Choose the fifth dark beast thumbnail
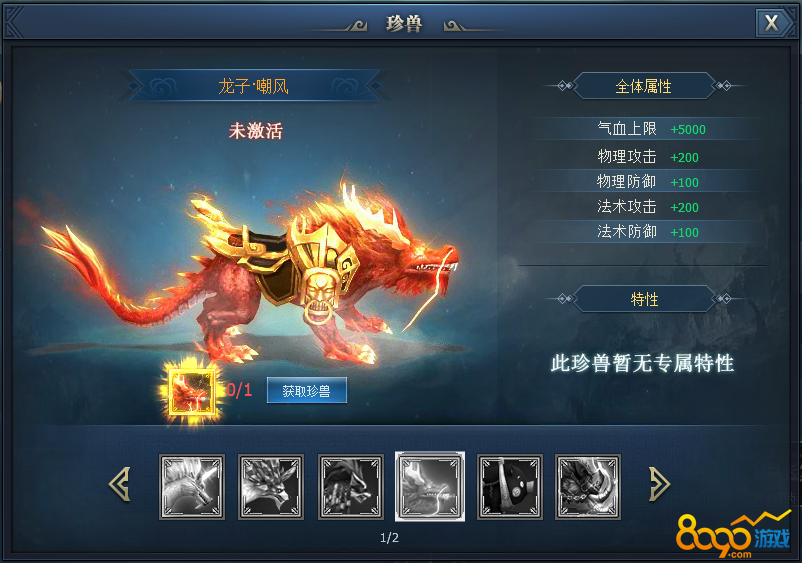The image size is (802, 563). [x=510, y=487]
